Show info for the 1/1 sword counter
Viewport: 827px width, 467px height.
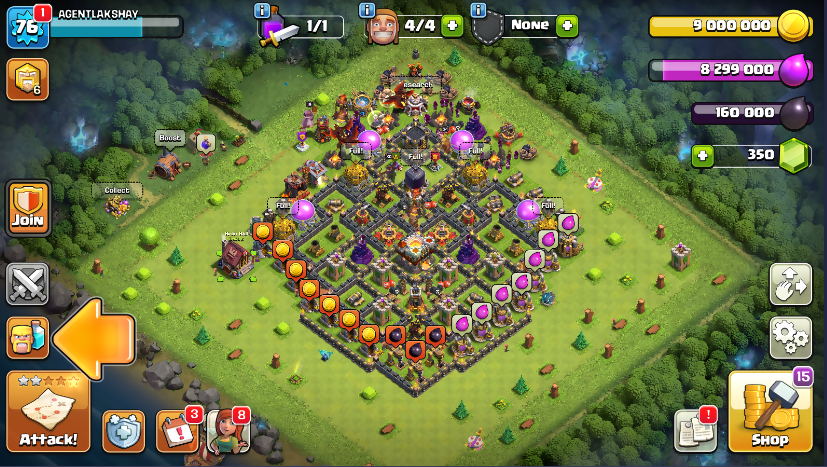coord(263,10)
